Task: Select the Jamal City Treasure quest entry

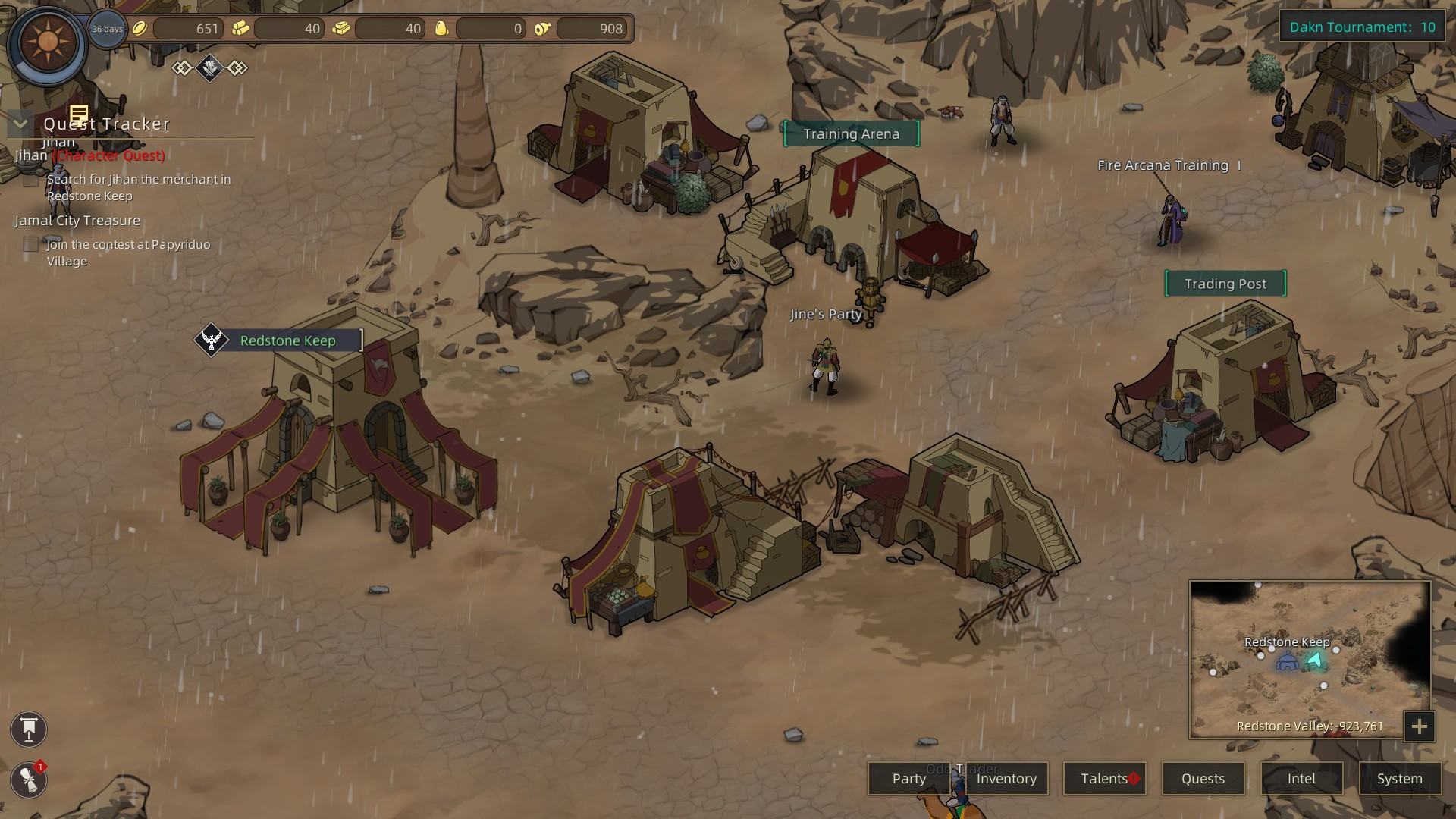Action: [x=77, y=221]
